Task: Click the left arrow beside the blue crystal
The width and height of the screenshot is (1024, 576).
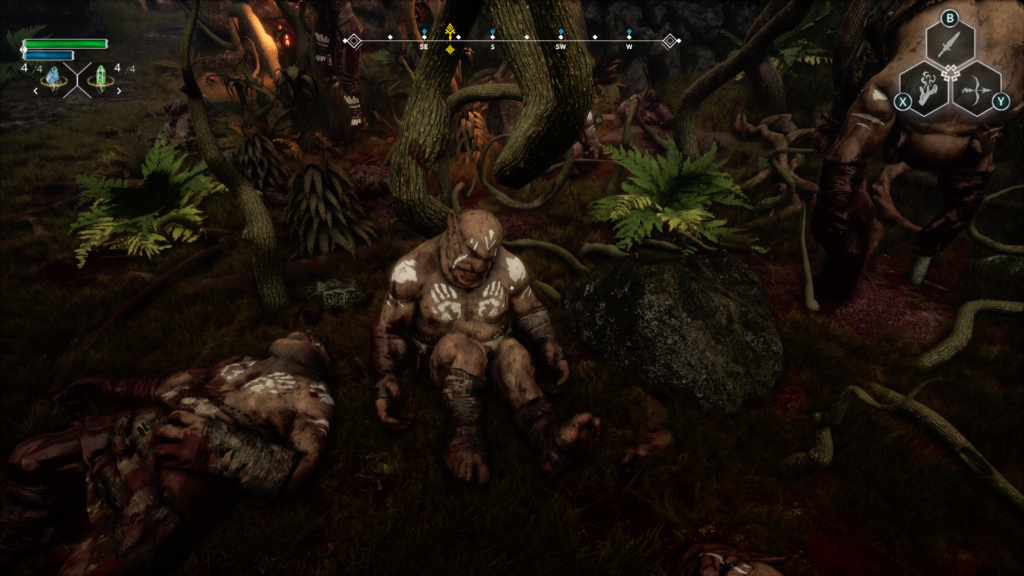Action: coord(36,91)
